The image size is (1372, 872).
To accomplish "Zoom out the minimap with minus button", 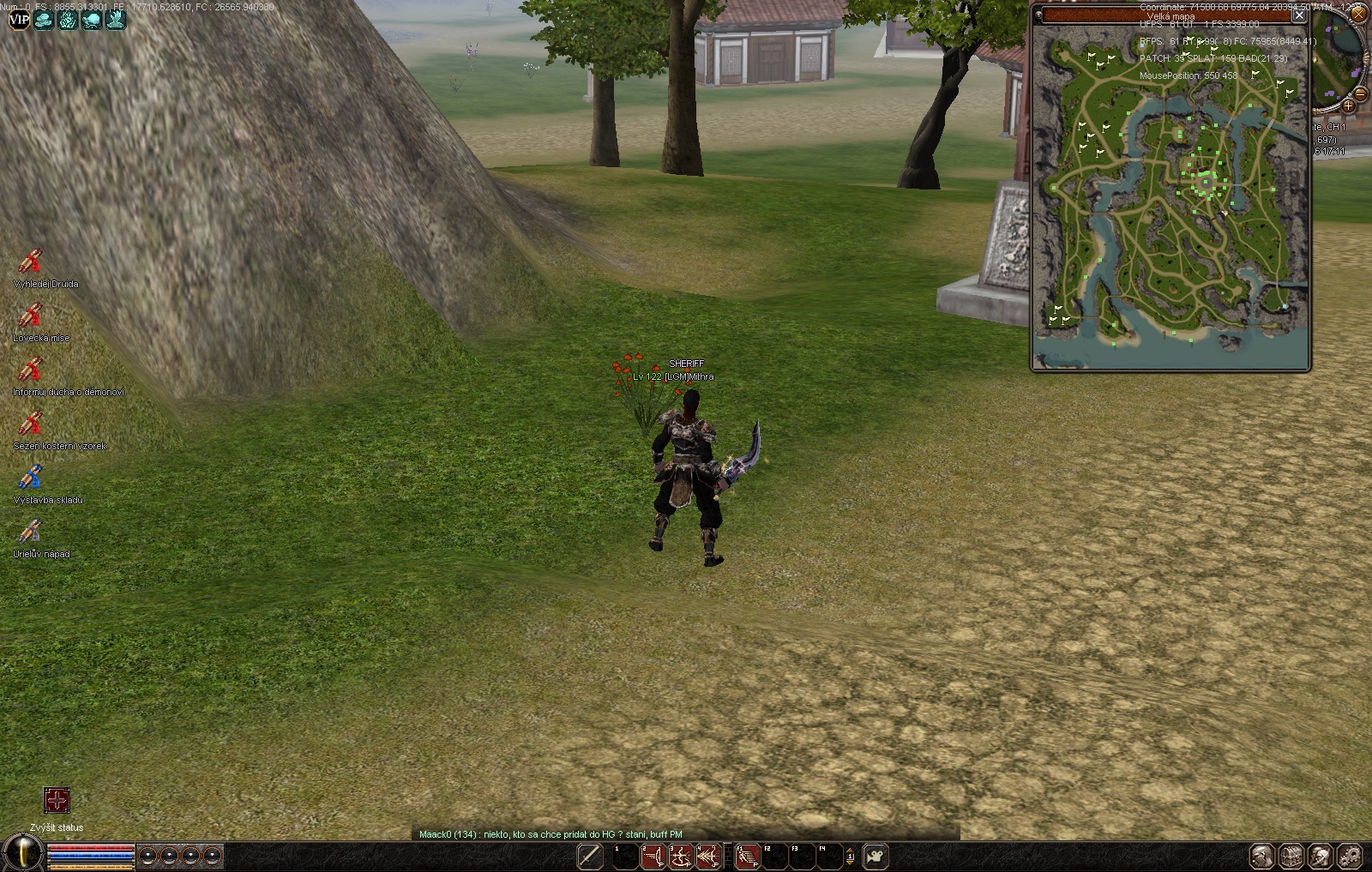I will (x=1360, y=93).
